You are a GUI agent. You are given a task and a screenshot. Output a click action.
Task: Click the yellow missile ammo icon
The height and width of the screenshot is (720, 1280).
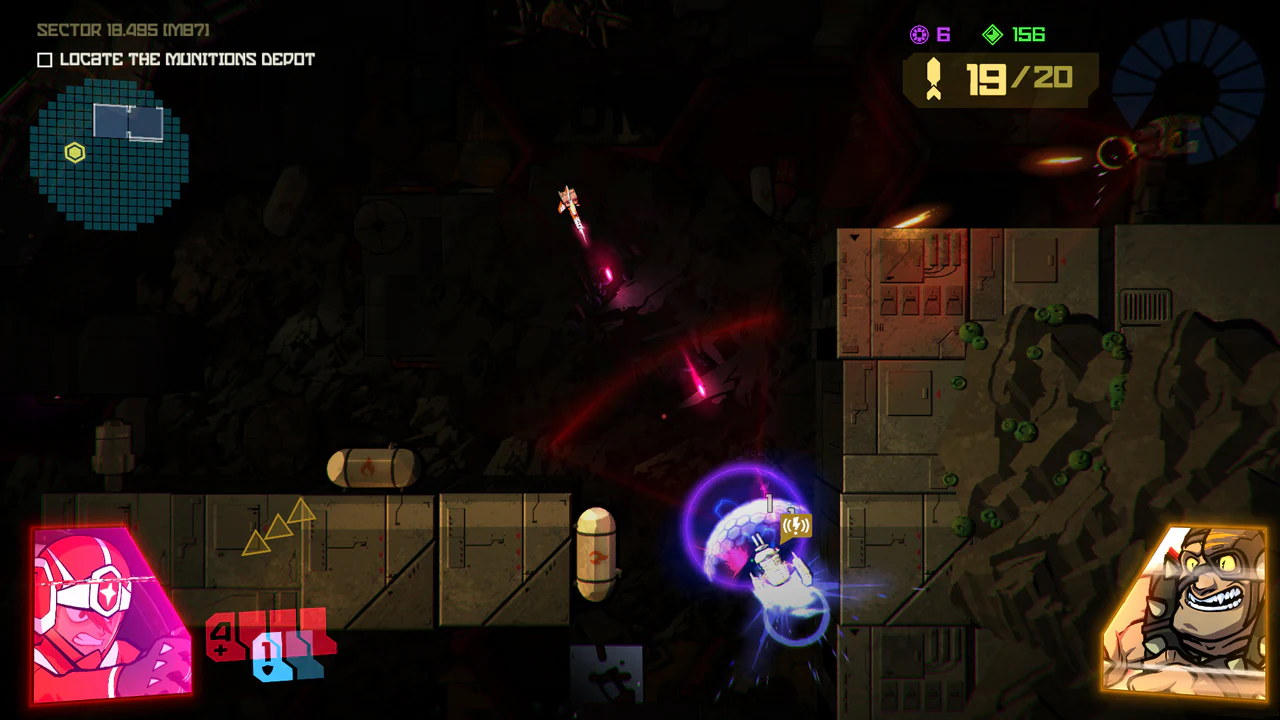[936, 78]
